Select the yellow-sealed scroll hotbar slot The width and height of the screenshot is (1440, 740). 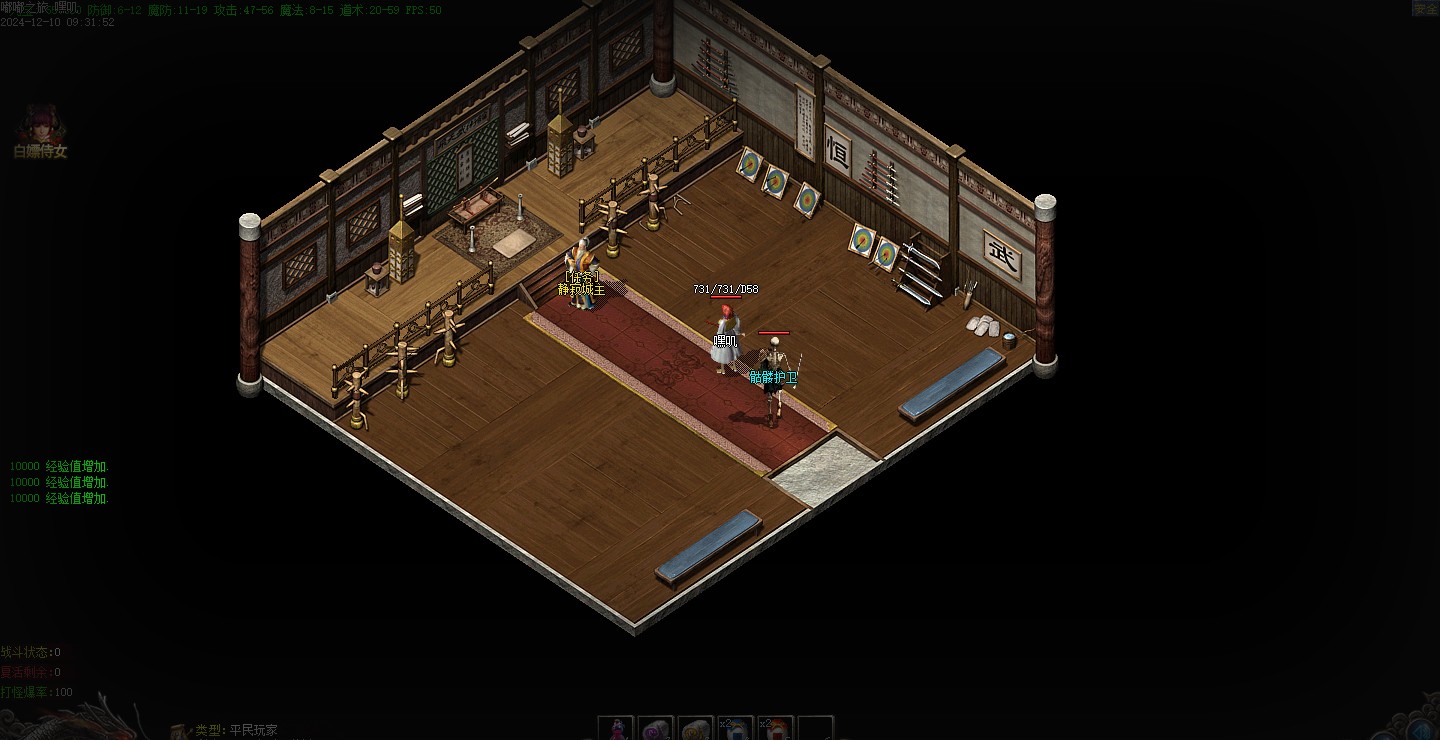coord(696,729)
